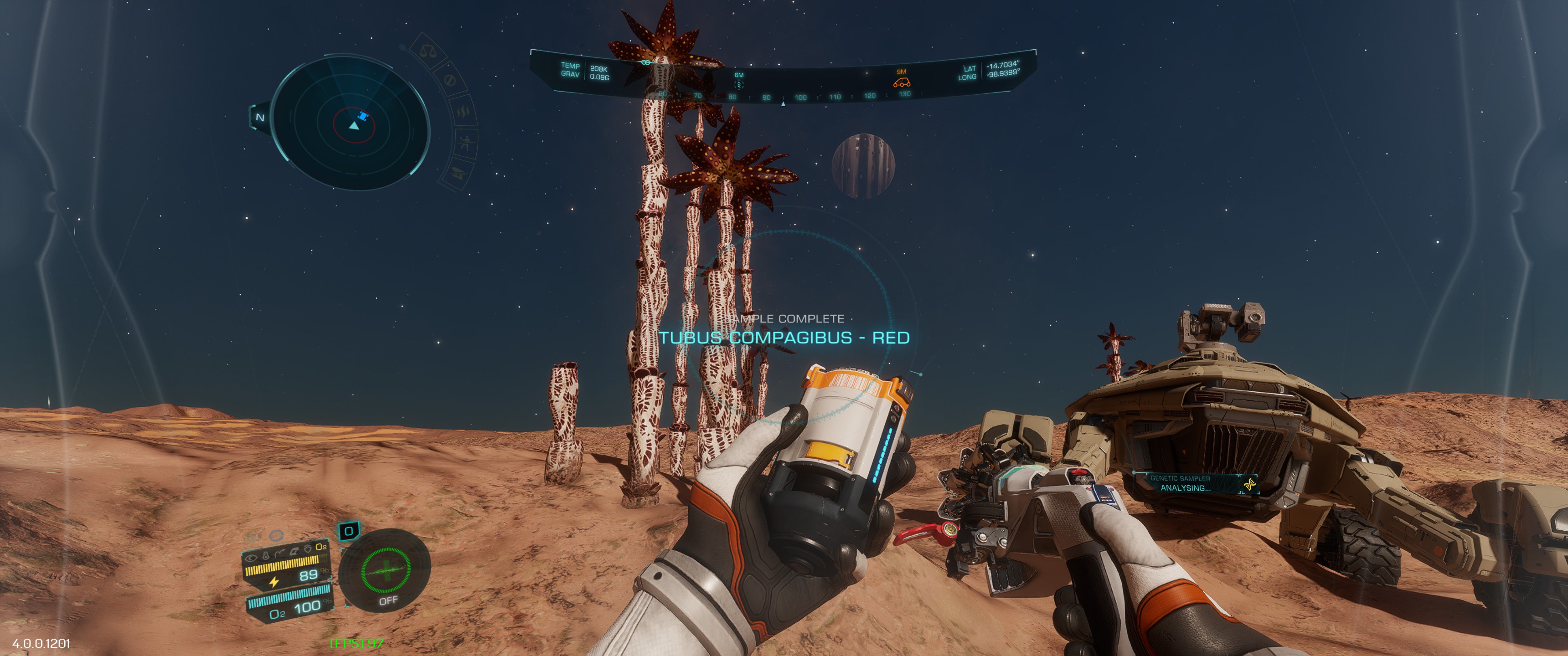The image size is (1568, 656).
Task: Select the heat waves status icon
Action: click(x=463, y=112)
